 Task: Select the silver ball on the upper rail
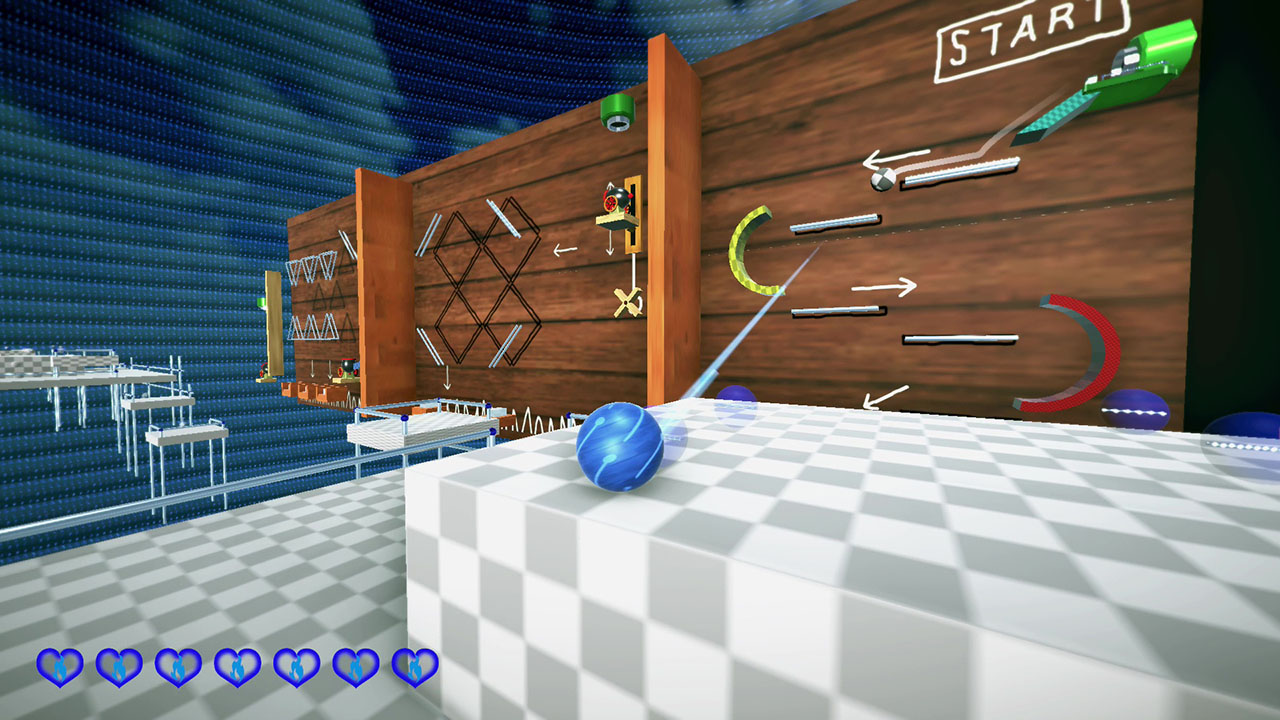[x=884, y=180]
